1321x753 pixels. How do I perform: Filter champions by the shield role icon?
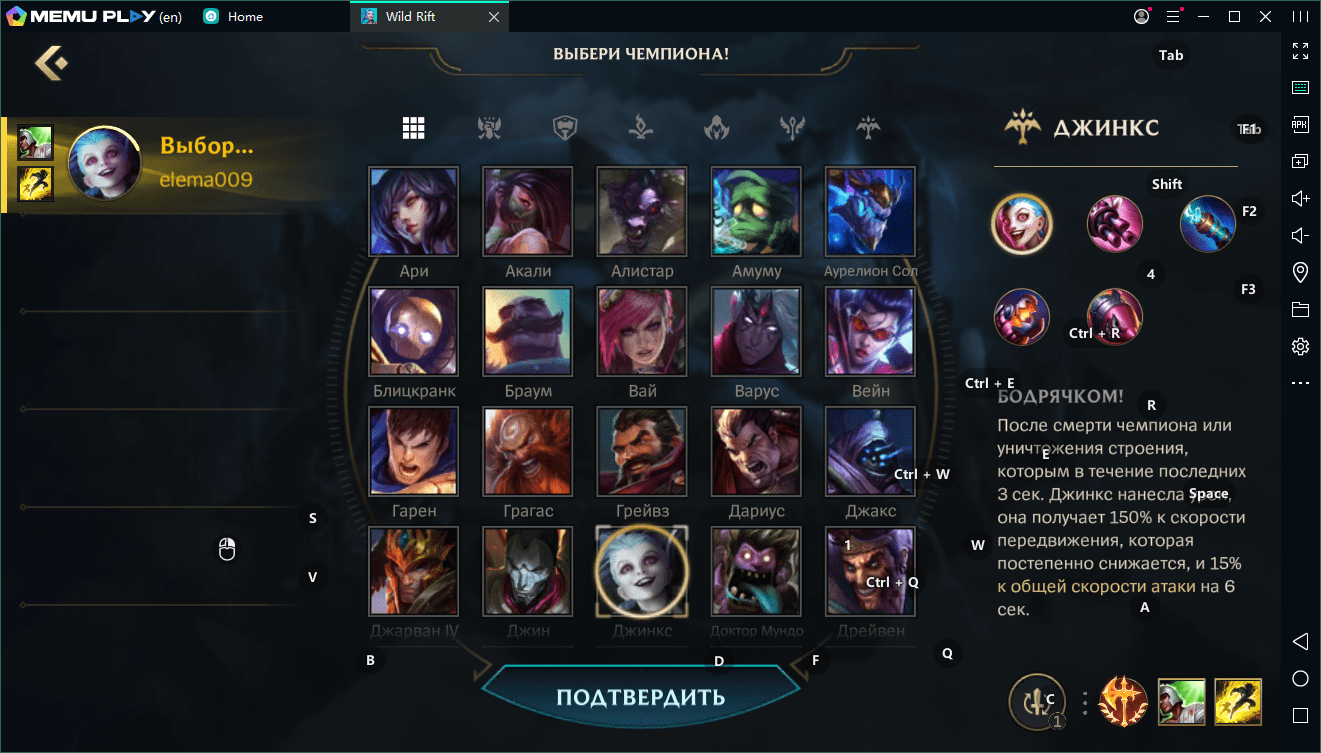click(x=566, y=128)
